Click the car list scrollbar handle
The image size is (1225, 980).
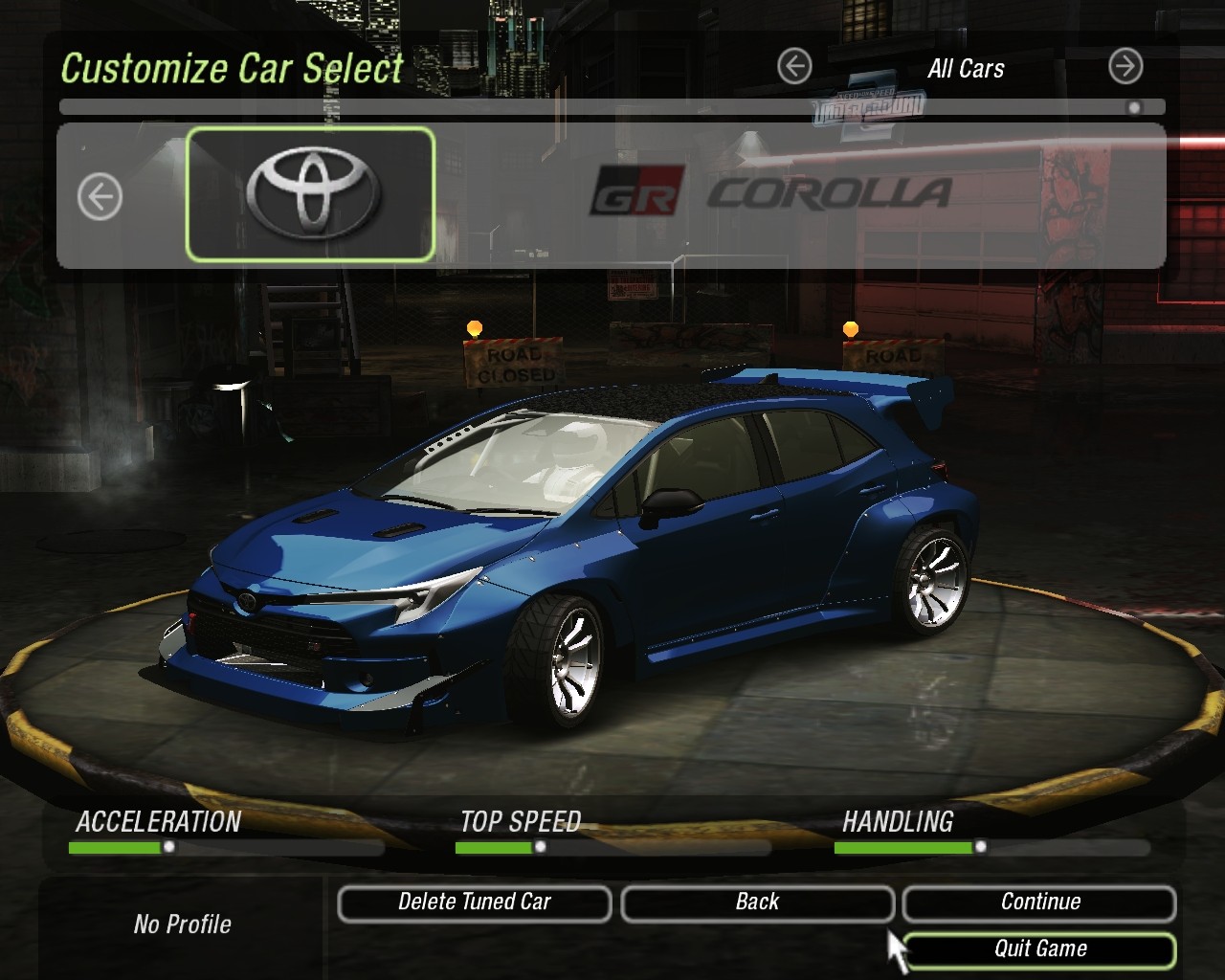(1134, 107)
